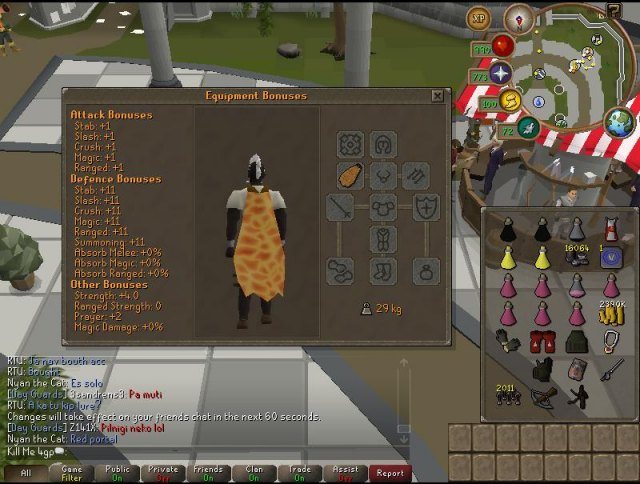Open the Clan chat tab

[x=254, y=473]
